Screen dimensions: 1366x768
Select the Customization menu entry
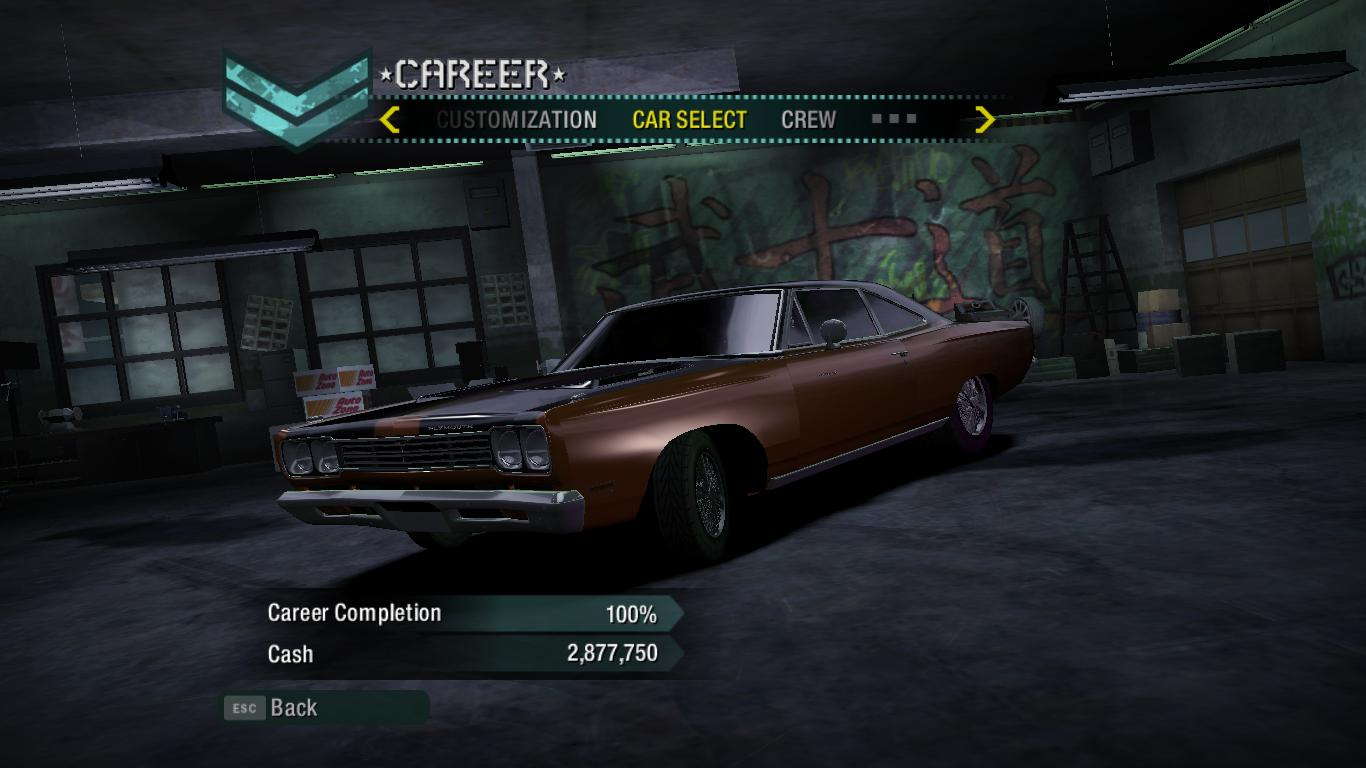click(x=516, y=120)
